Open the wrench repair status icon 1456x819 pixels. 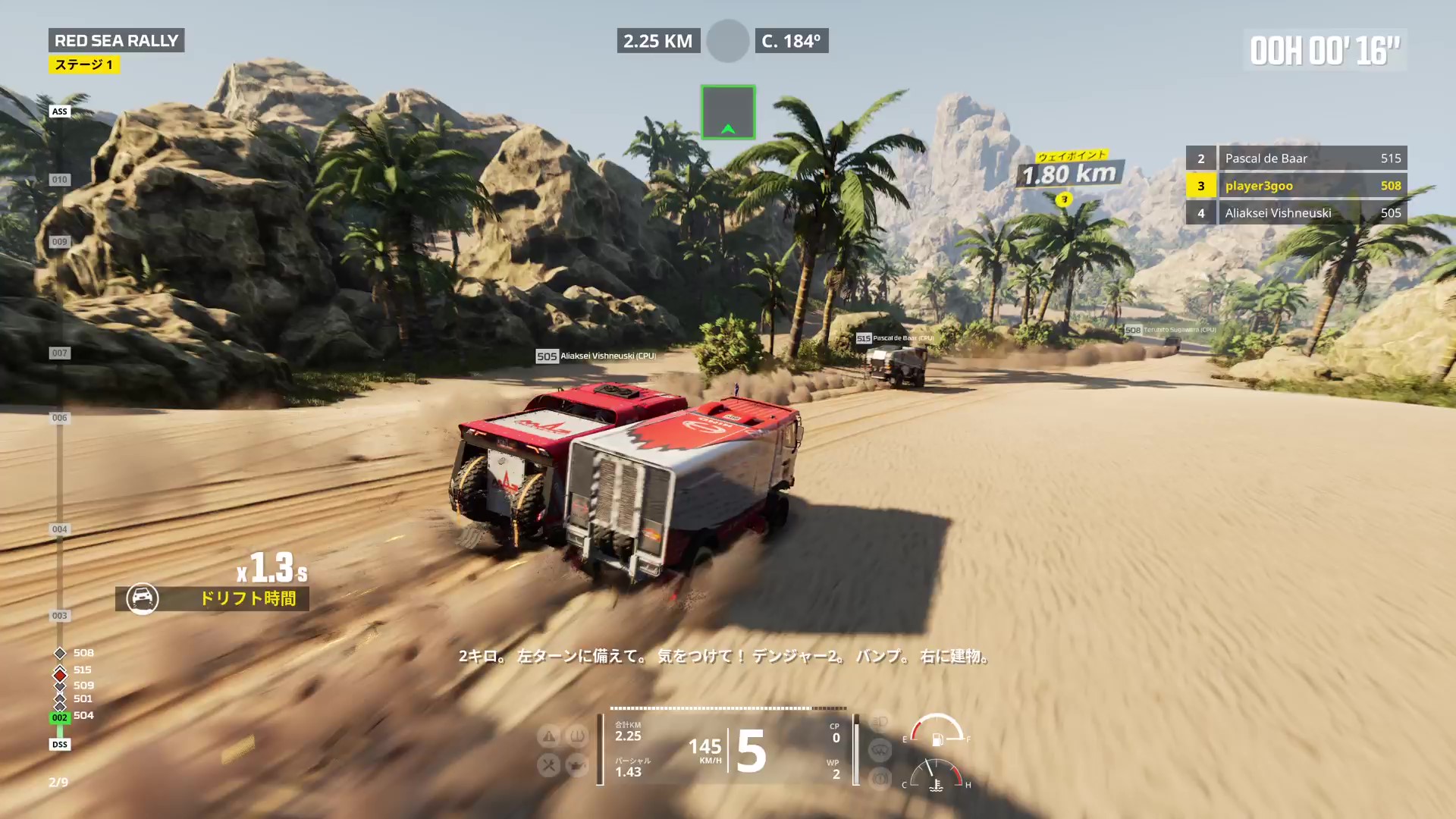549,764
